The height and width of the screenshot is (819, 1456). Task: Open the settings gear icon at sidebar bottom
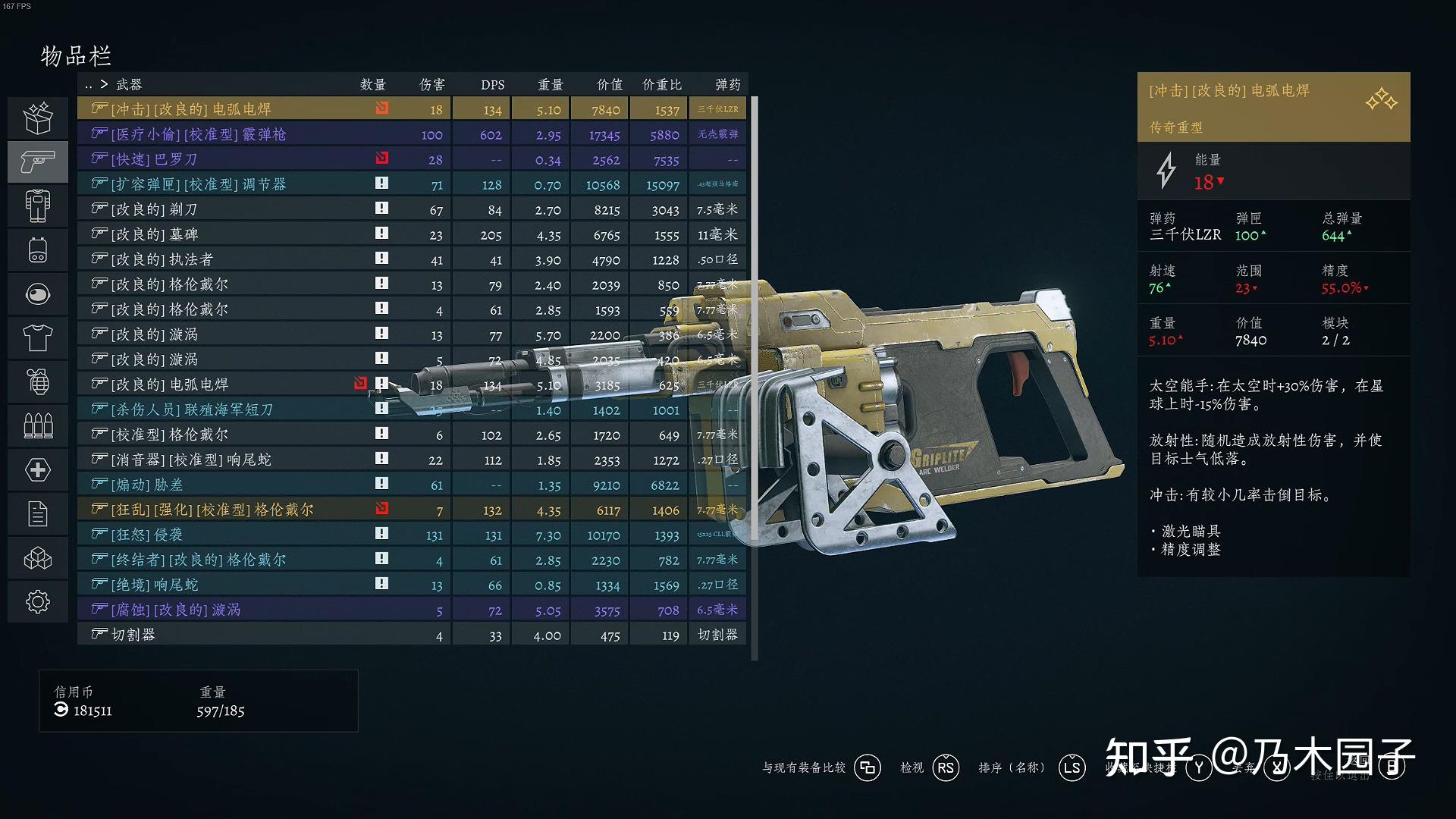click(38, 601)
